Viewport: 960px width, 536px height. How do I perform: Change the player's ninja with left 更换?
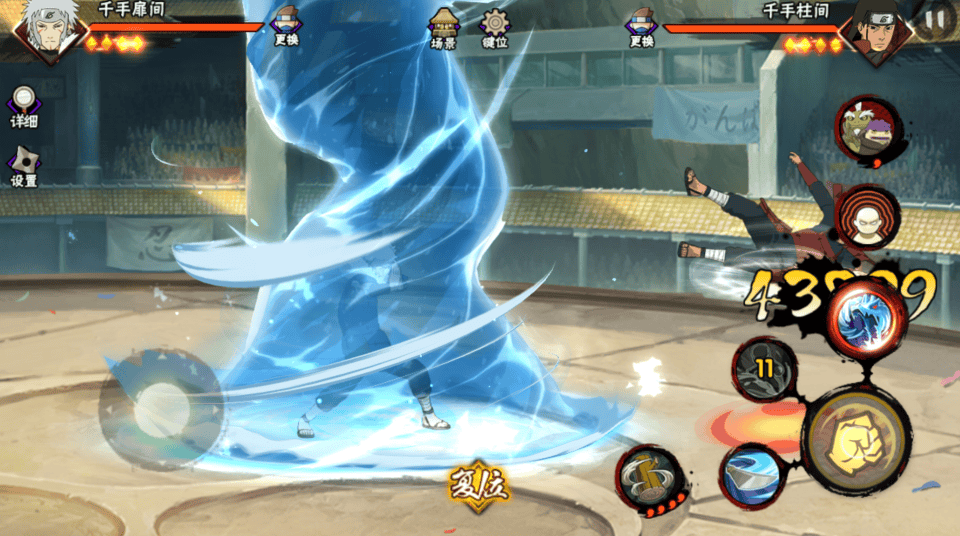pyautogui.click(x=285, y=25)
